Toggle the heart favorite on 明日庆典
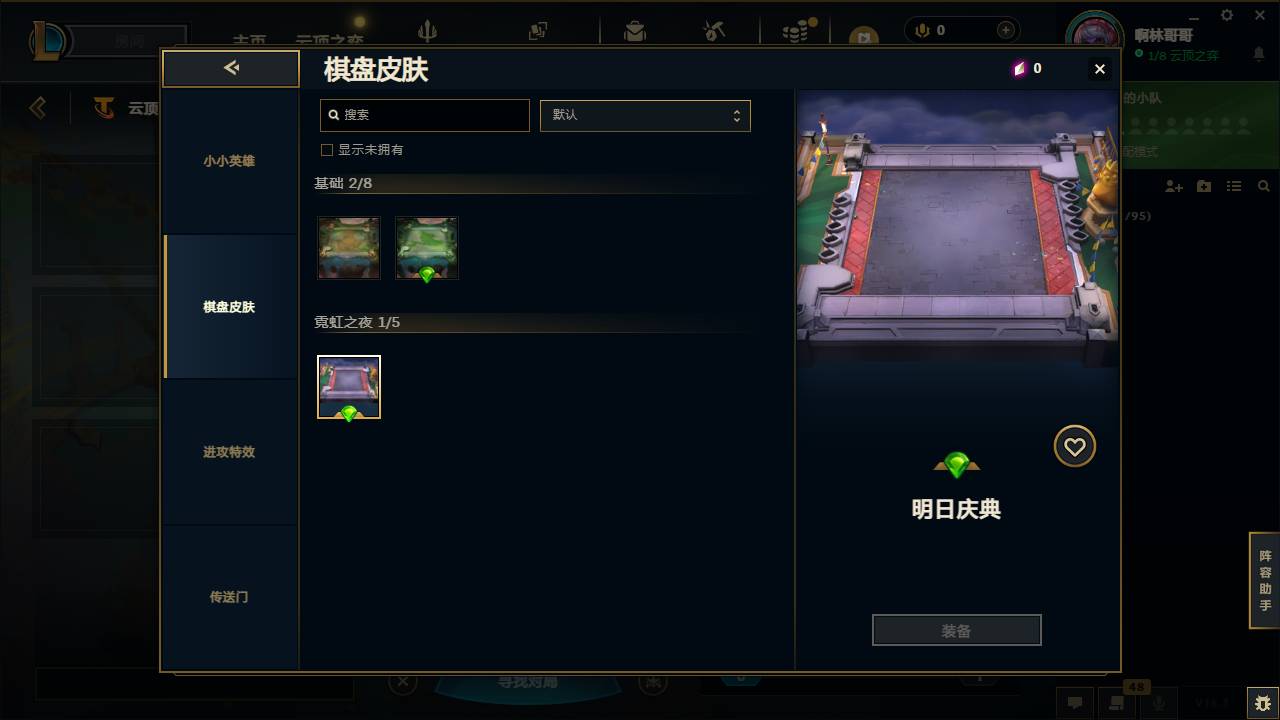This screenshot has width=1280, height=720. click(1074, 446)
